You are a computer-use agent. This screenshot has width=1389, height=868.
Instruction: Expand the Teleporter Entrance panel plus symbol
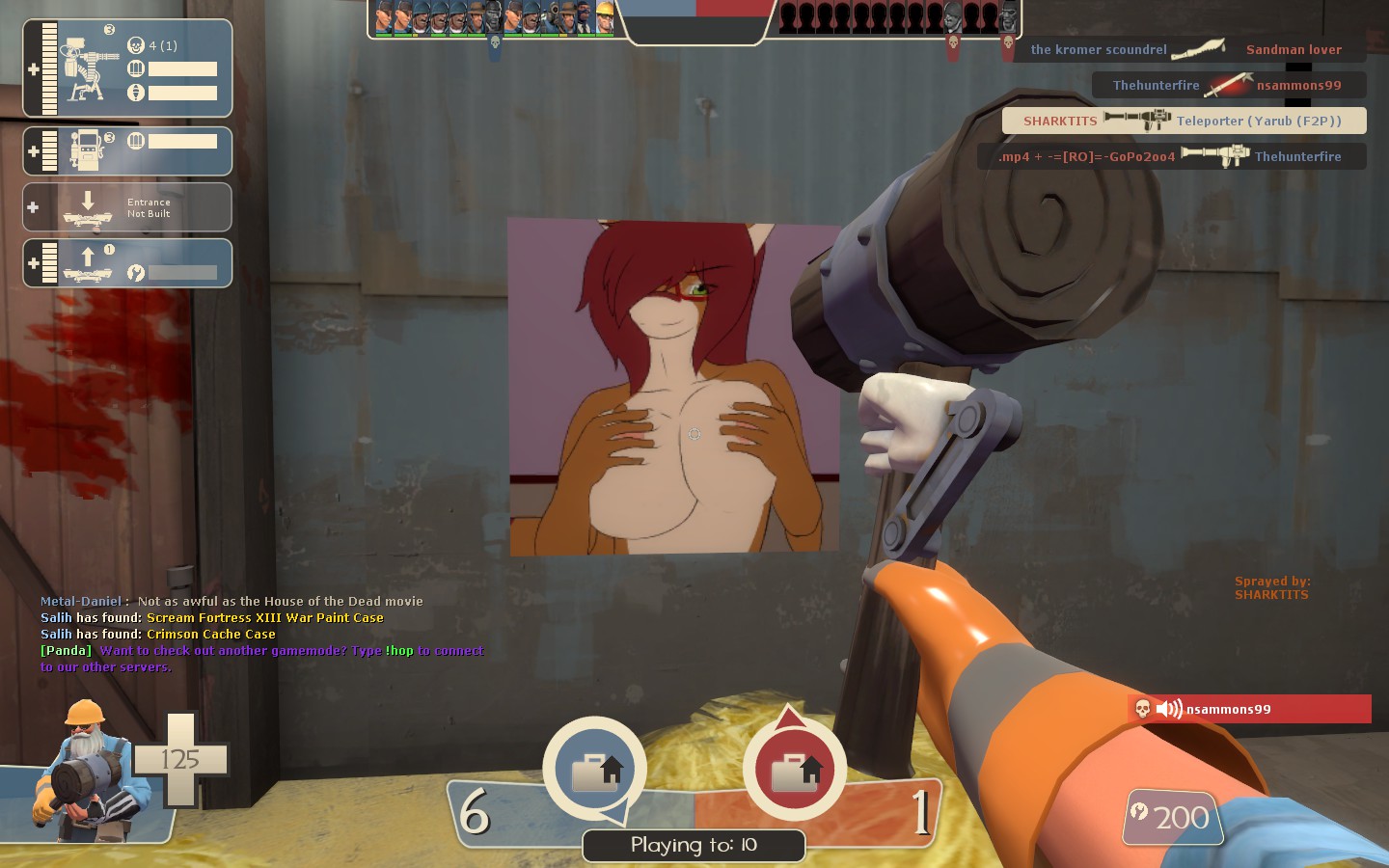pos(34,208)
